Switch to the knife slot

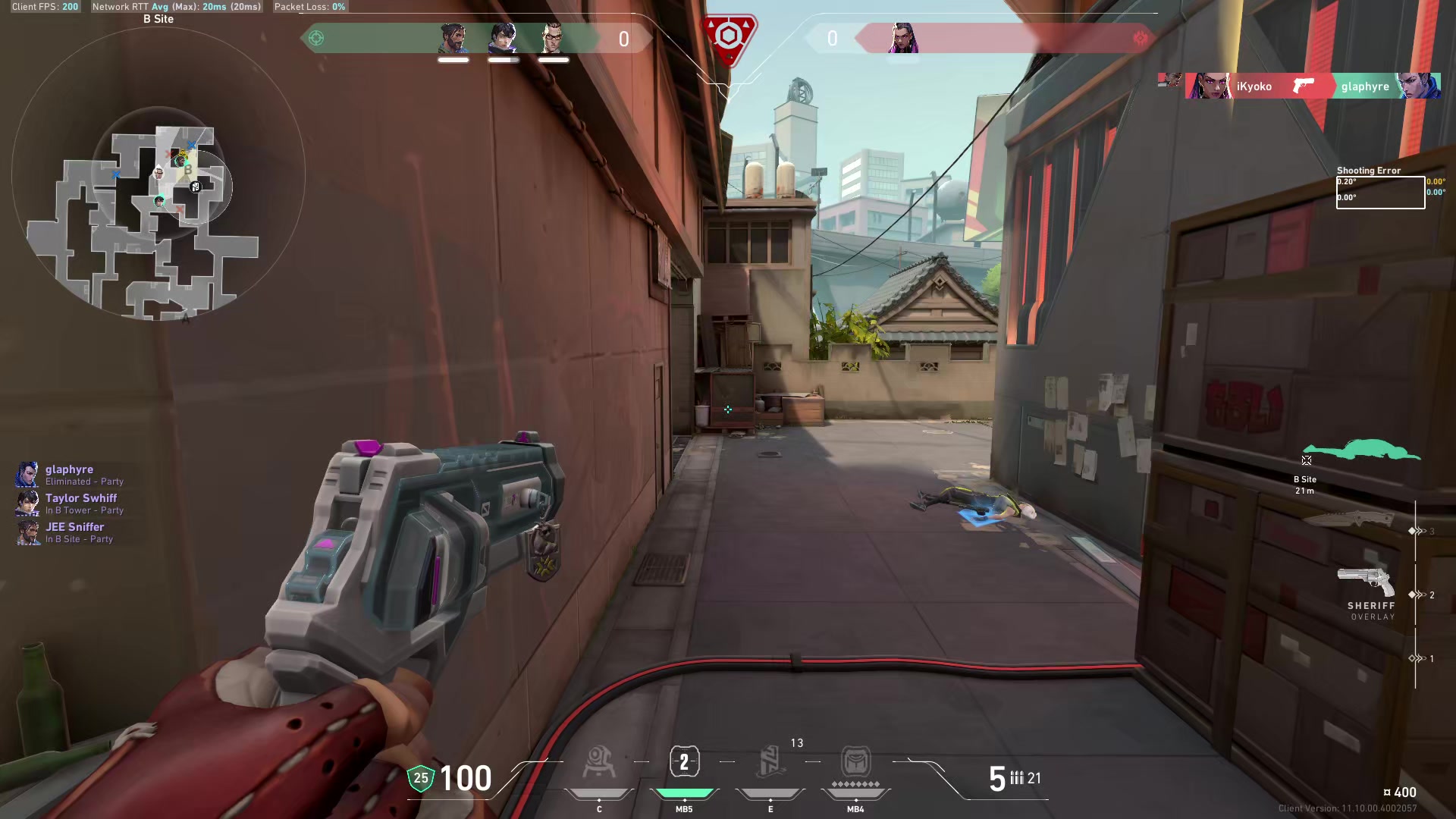(x=1348, y=519)
